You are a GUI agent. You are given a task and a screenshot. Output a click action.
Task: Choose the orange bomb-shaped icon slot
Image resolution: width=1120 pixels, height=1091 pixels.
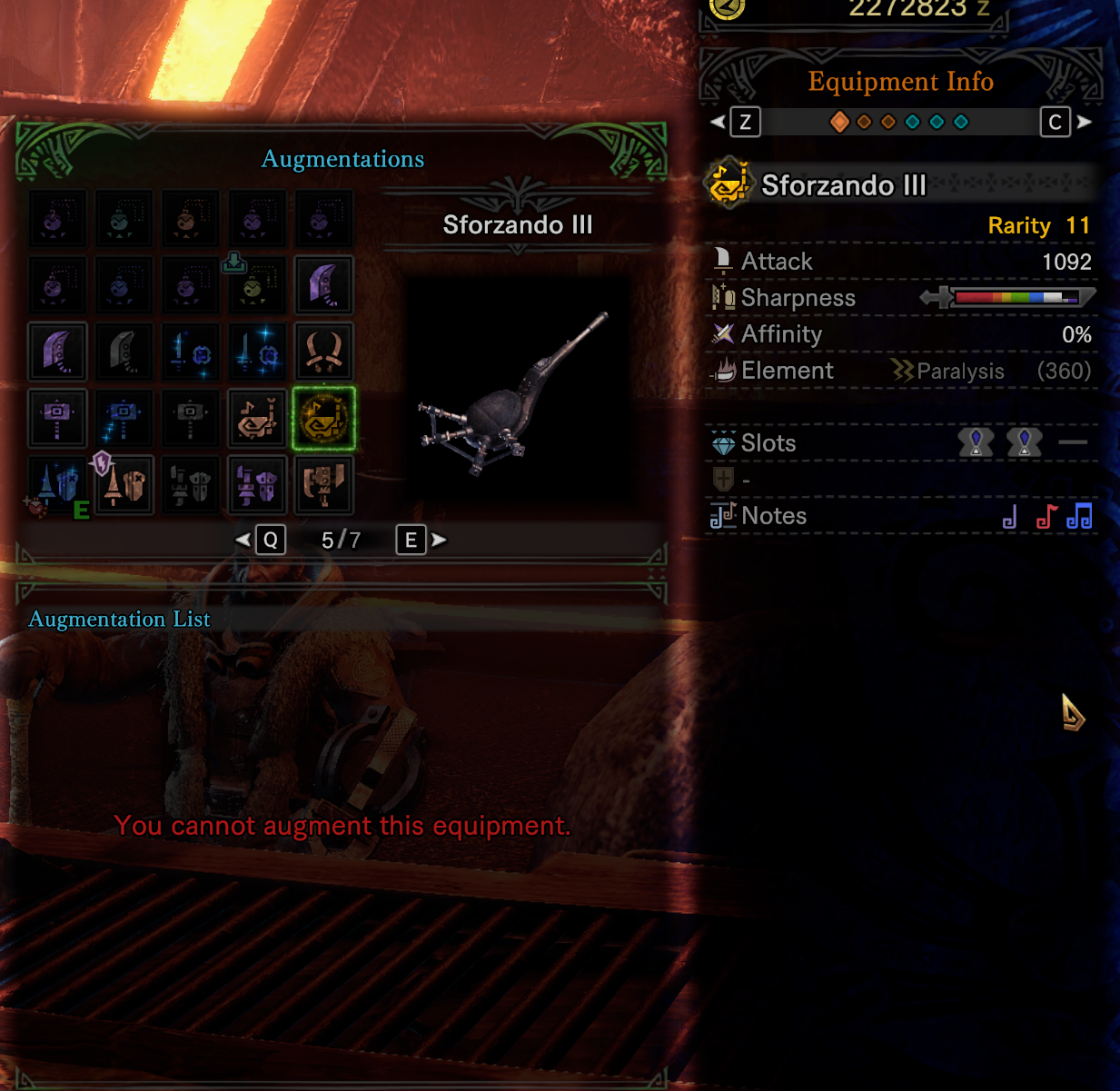click(x=191, y=219)
